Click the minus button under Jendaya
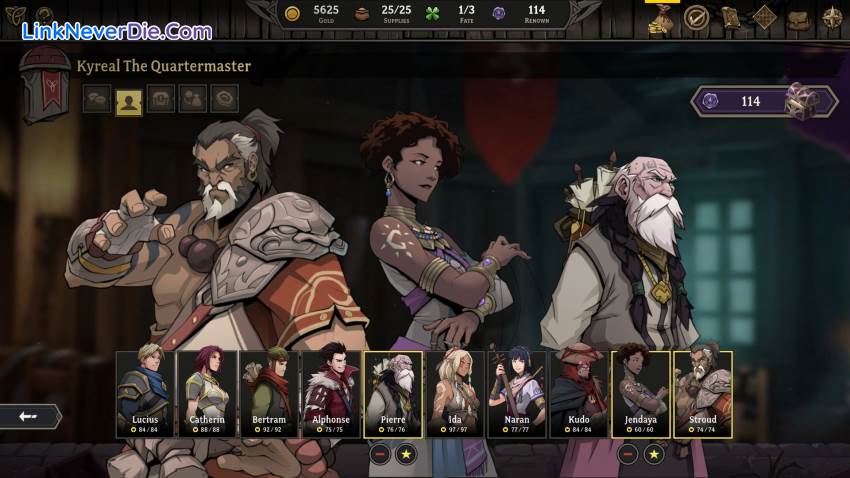This screenshot has width=850, height=478. [x=628, y=454]
